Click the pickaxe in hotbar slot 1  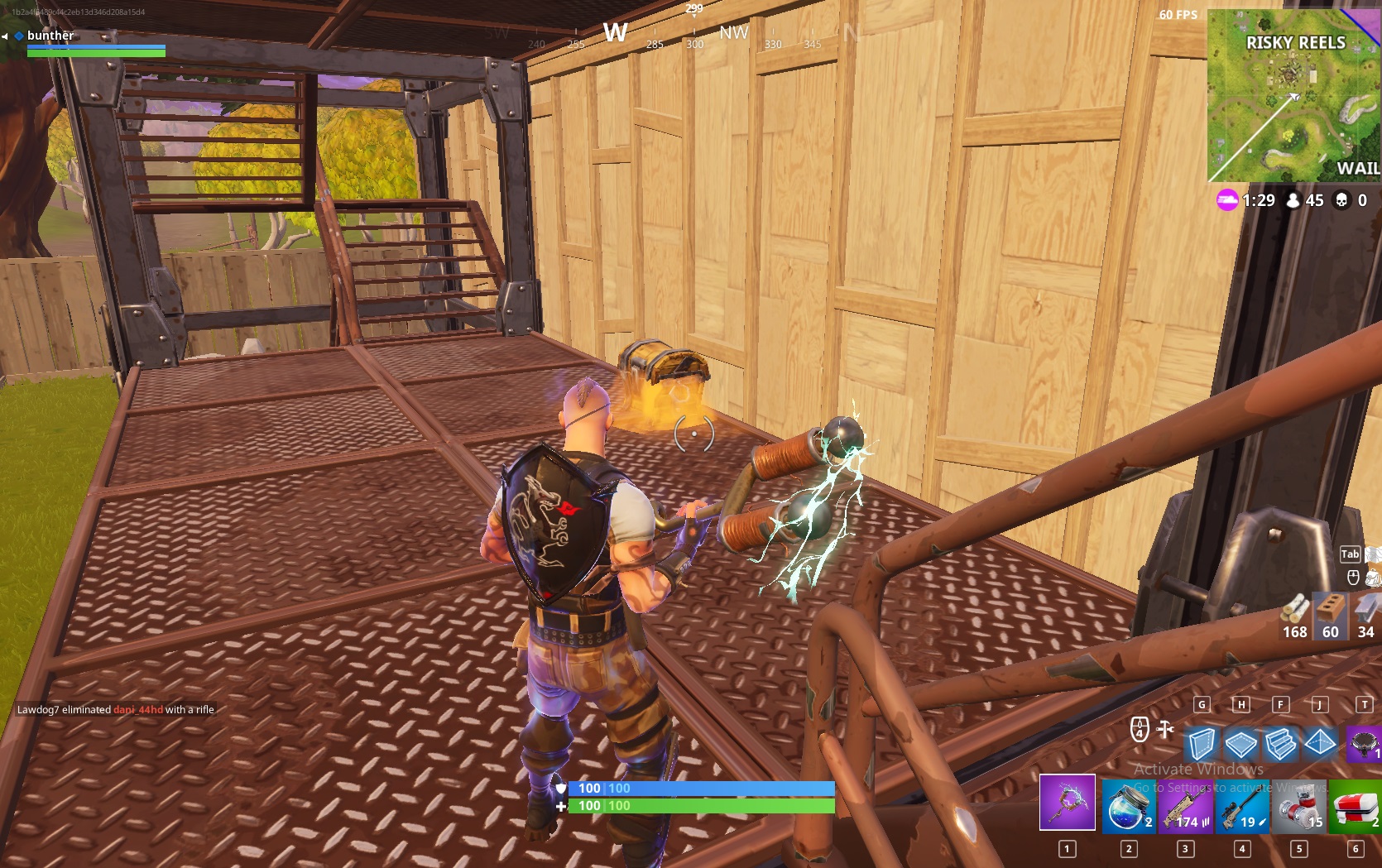[1067, 805]
